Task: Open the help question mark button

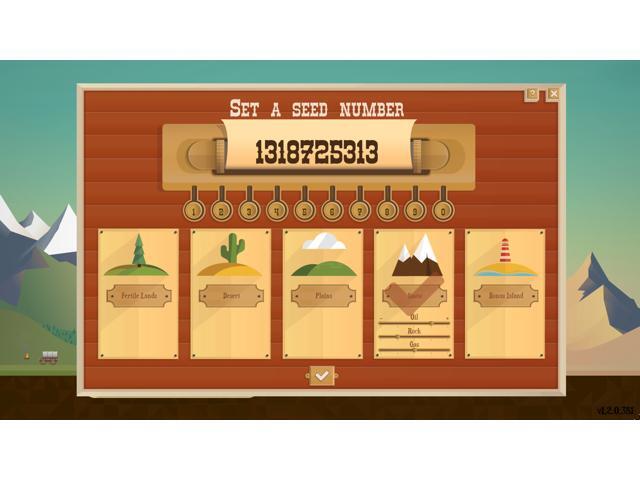Action: [x=532, y=94]
